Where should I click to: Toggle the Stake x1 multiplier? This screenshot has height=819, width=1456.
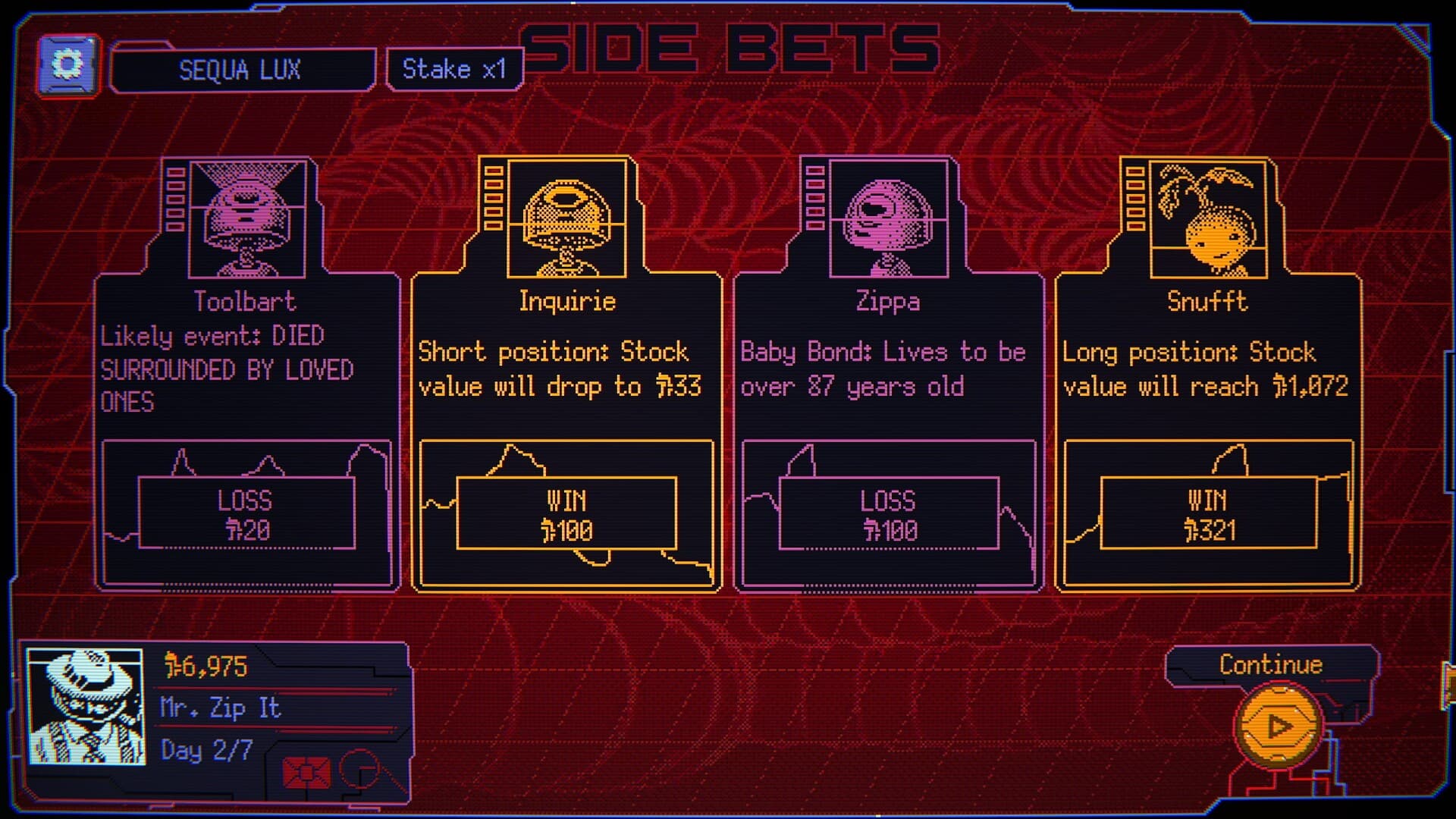pos(453,69)
